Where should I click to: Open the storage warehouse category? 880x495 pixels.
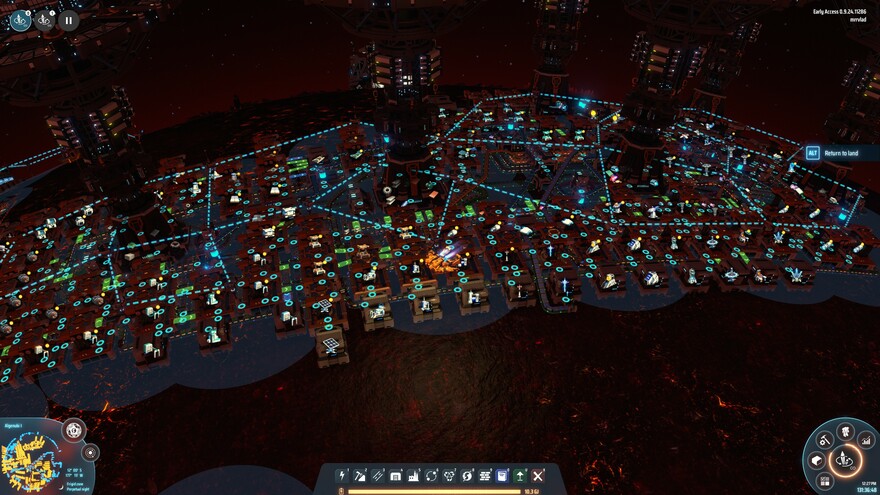coord(396,476)
